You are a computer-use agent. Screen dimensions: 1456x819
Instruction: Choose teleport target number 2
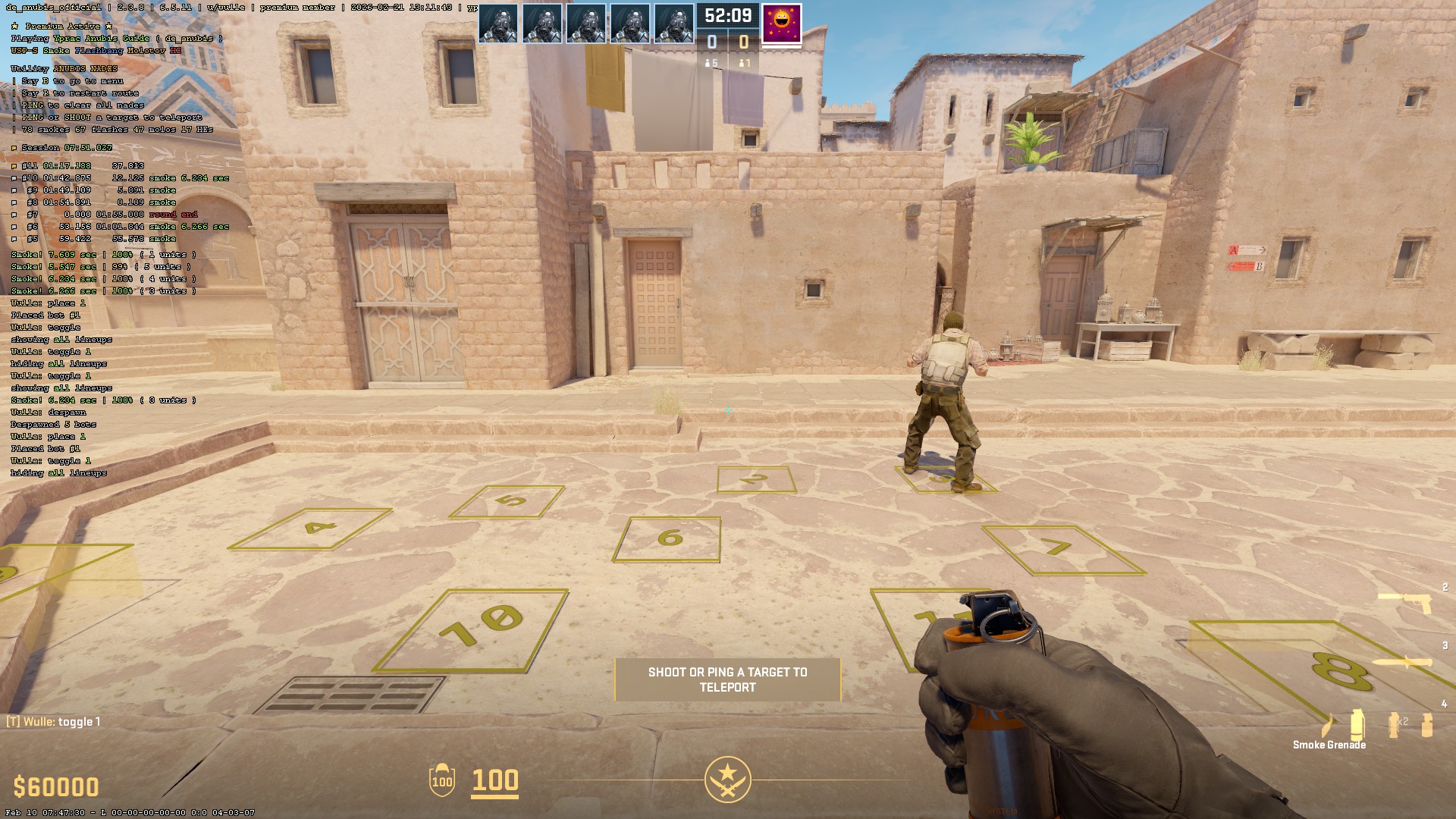click(x=755, y=479)
